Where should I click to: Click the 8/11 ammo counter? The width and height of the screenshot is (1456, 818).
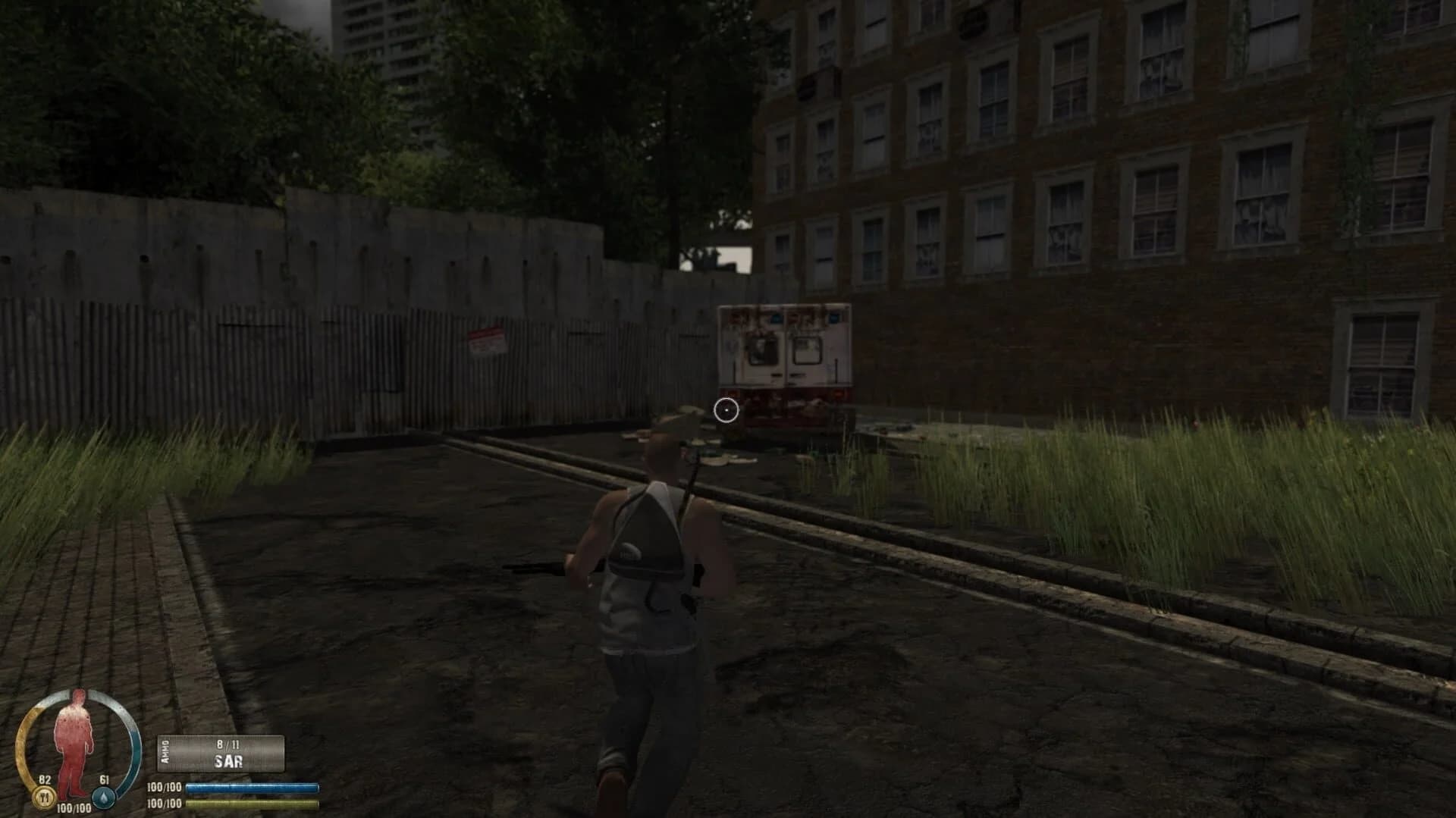[228, 744]
